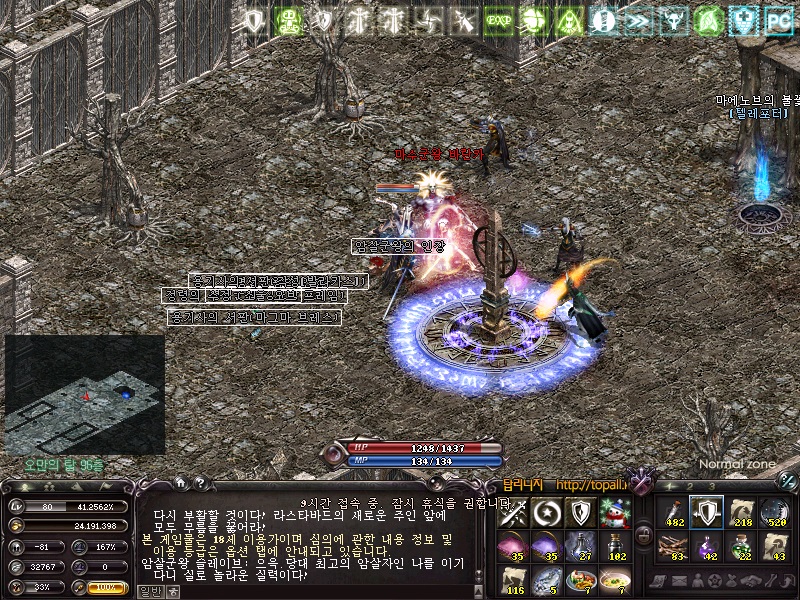Select the 일반 chat tab
Viewport: 800px width, 600px height.
click(x=149, y=591)
